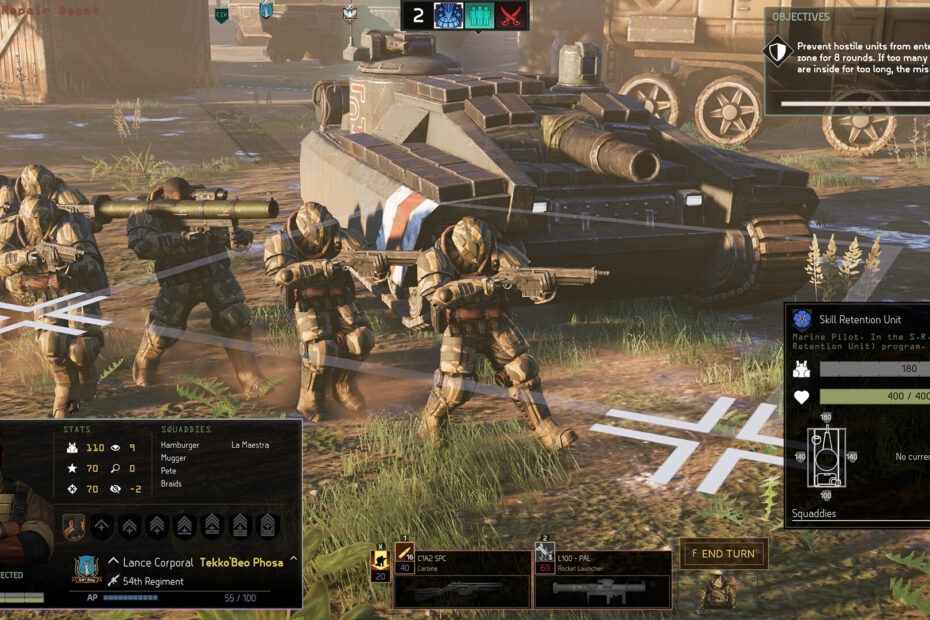Click the green CIV marker badge
This screenshot has height=620, width=930.
click(x=221, y=14)
